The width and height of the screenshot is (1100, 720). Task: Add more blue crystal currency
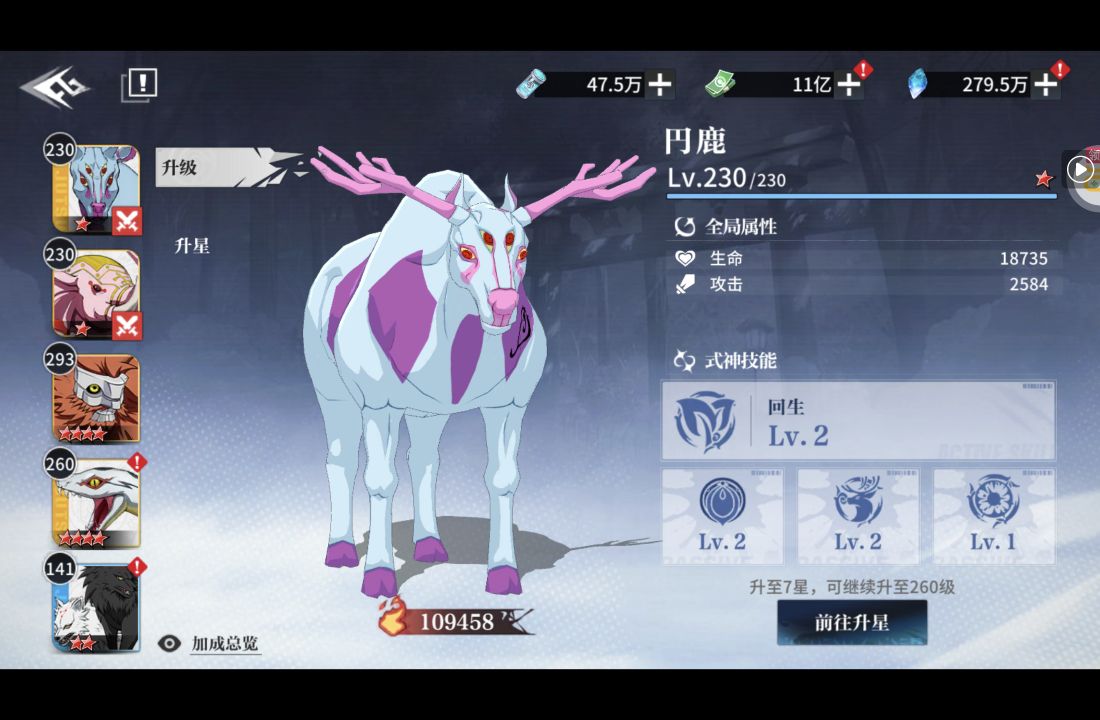click(1045, 85)
